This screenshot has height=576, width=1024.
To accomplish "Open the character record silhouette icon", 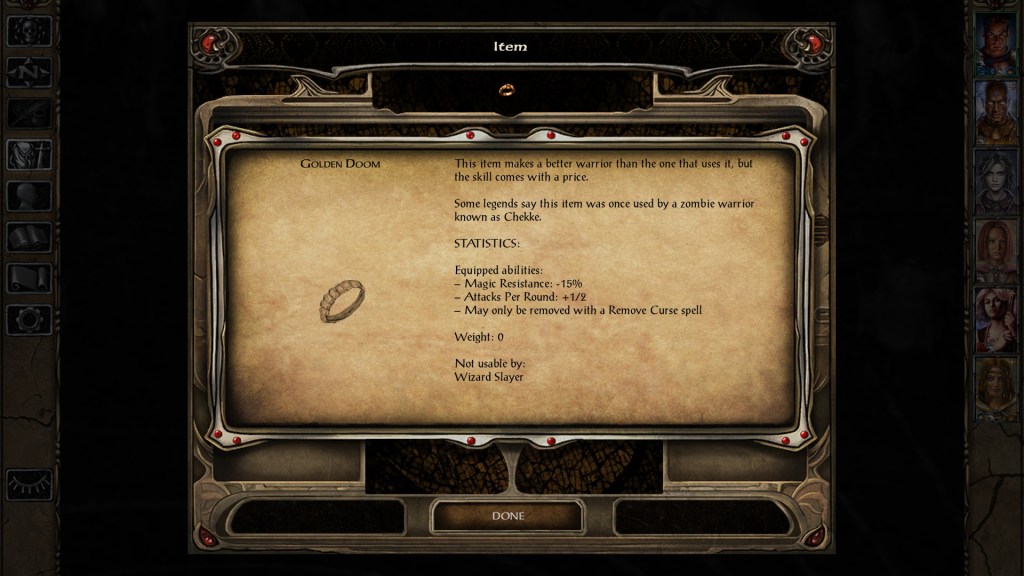I will [x=28, y=196].
